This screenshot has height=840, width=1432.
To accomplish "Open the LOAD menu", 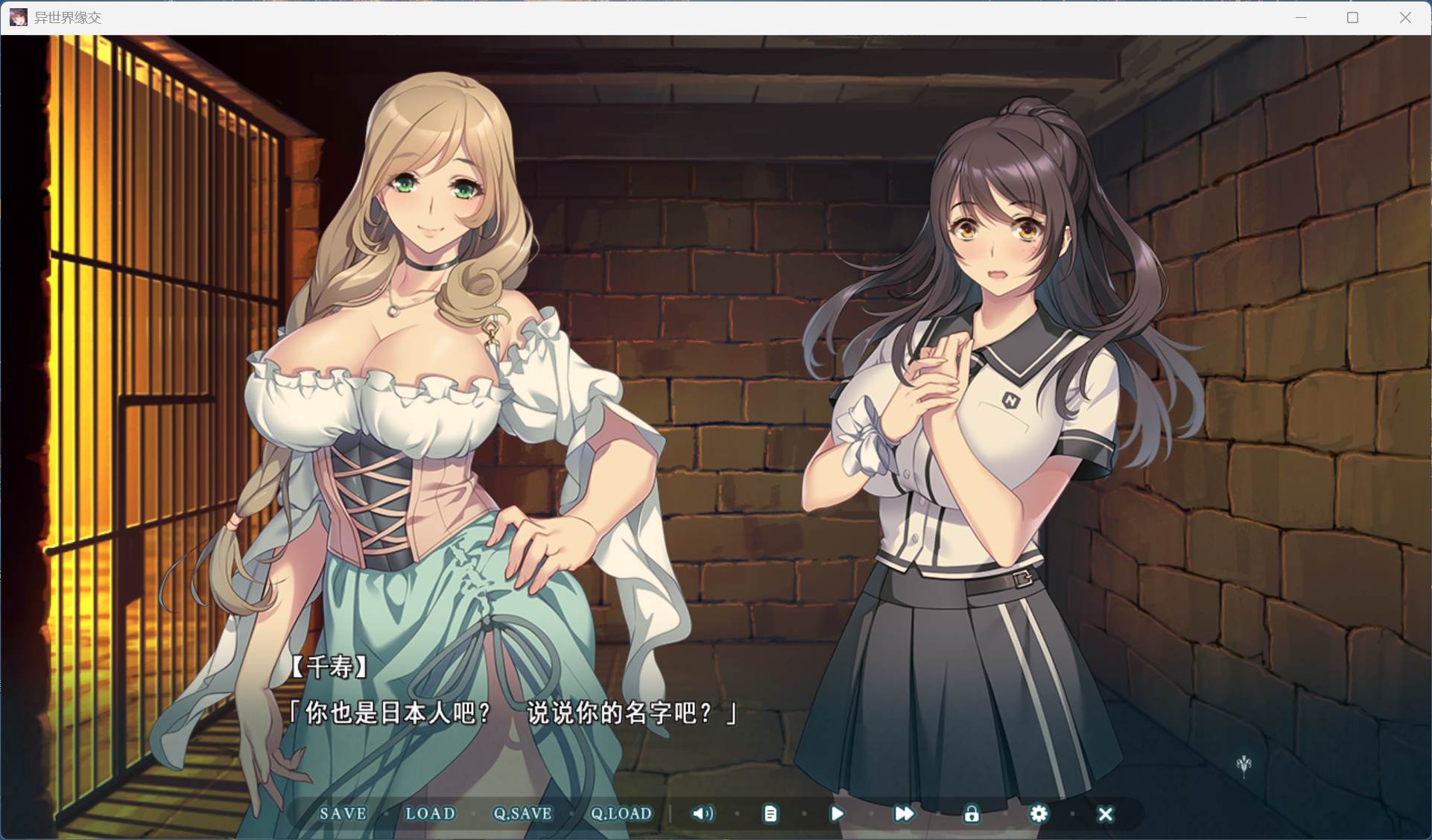I will [x=430, y=813].
